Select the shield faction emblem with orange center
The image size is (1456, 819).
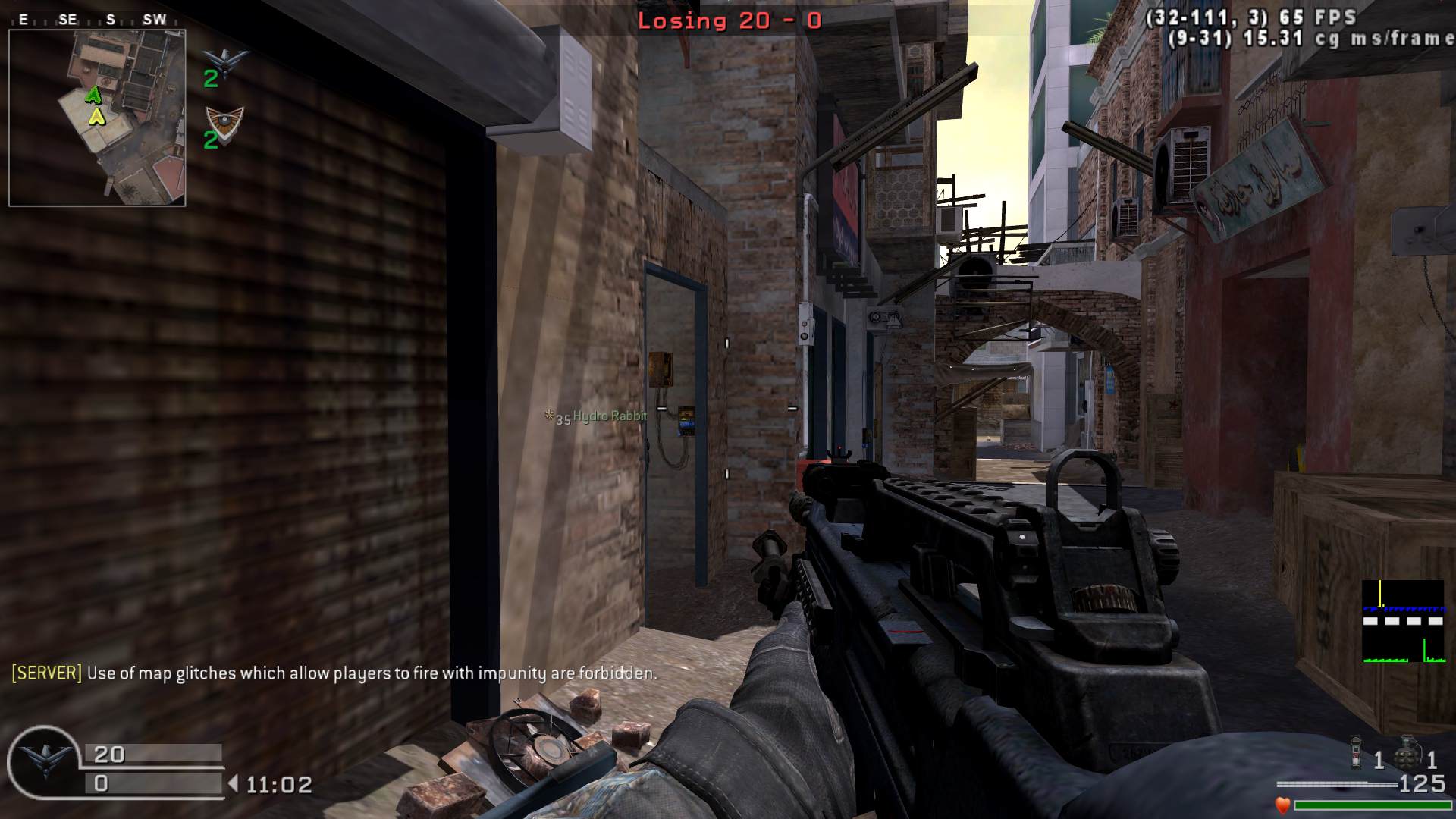click(225, 120)
